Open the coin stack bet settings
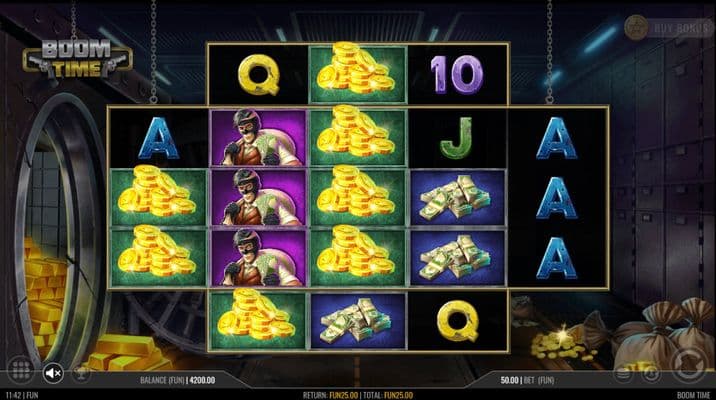This screenshot has height=400, width=716. click(x=623, y=374)
